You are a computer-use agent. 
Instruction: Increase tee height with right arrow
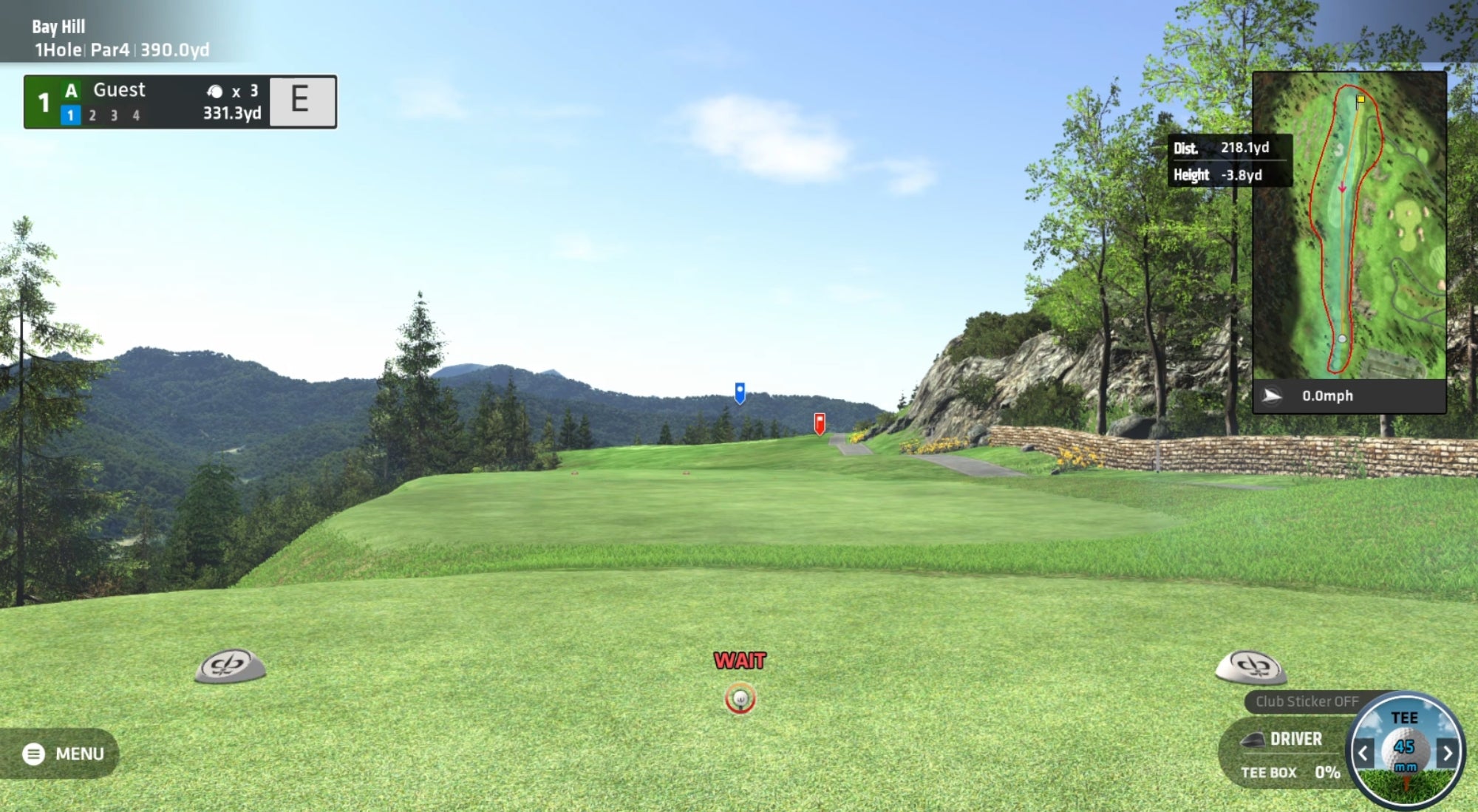pyautogui.click(x=1447, y=753)
